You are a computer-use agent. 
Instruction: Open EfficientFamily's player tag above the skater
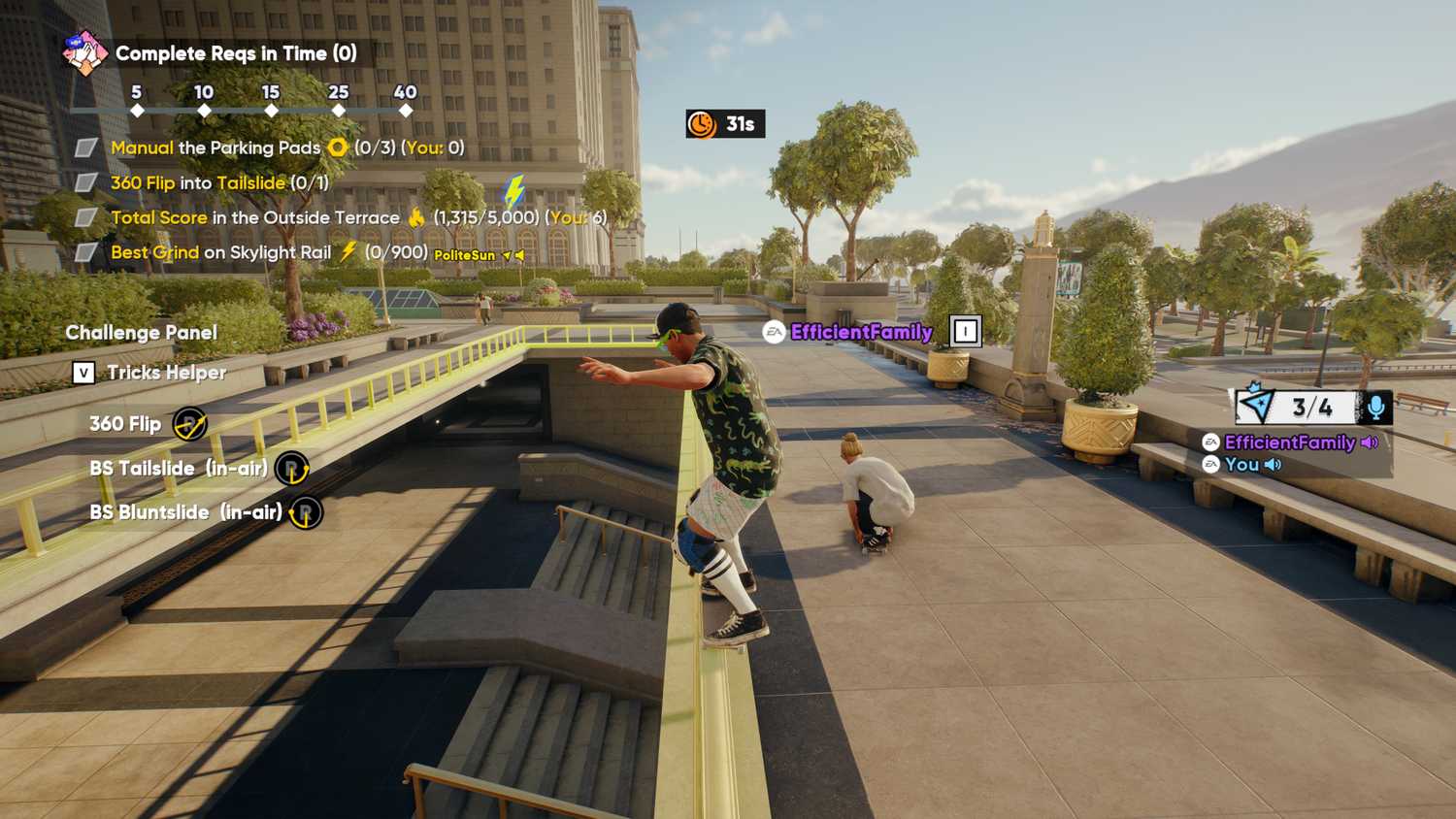click(858, 332)
